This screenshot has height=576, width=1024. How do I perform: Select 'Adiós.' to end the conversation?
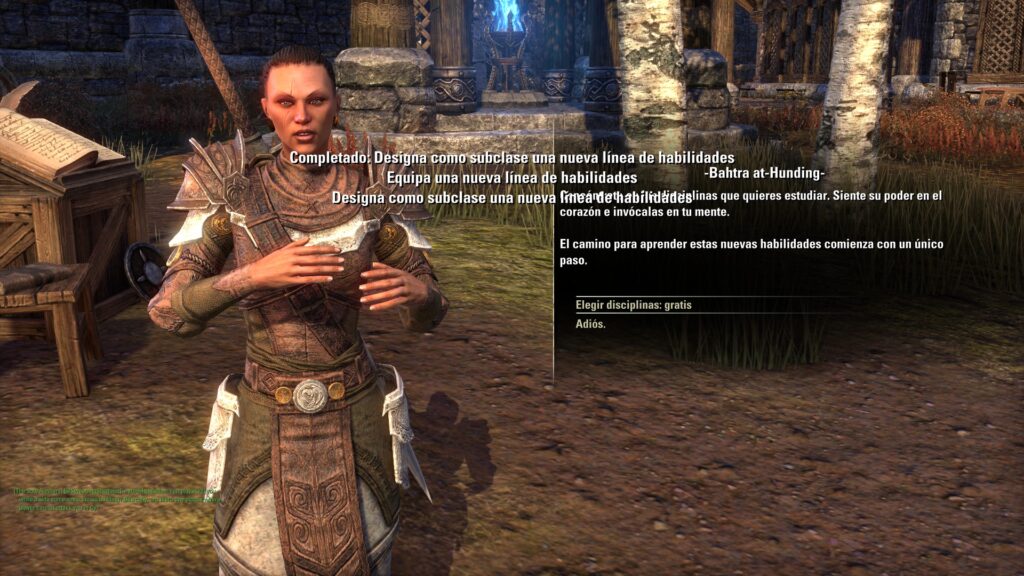(x=591, y=324)
